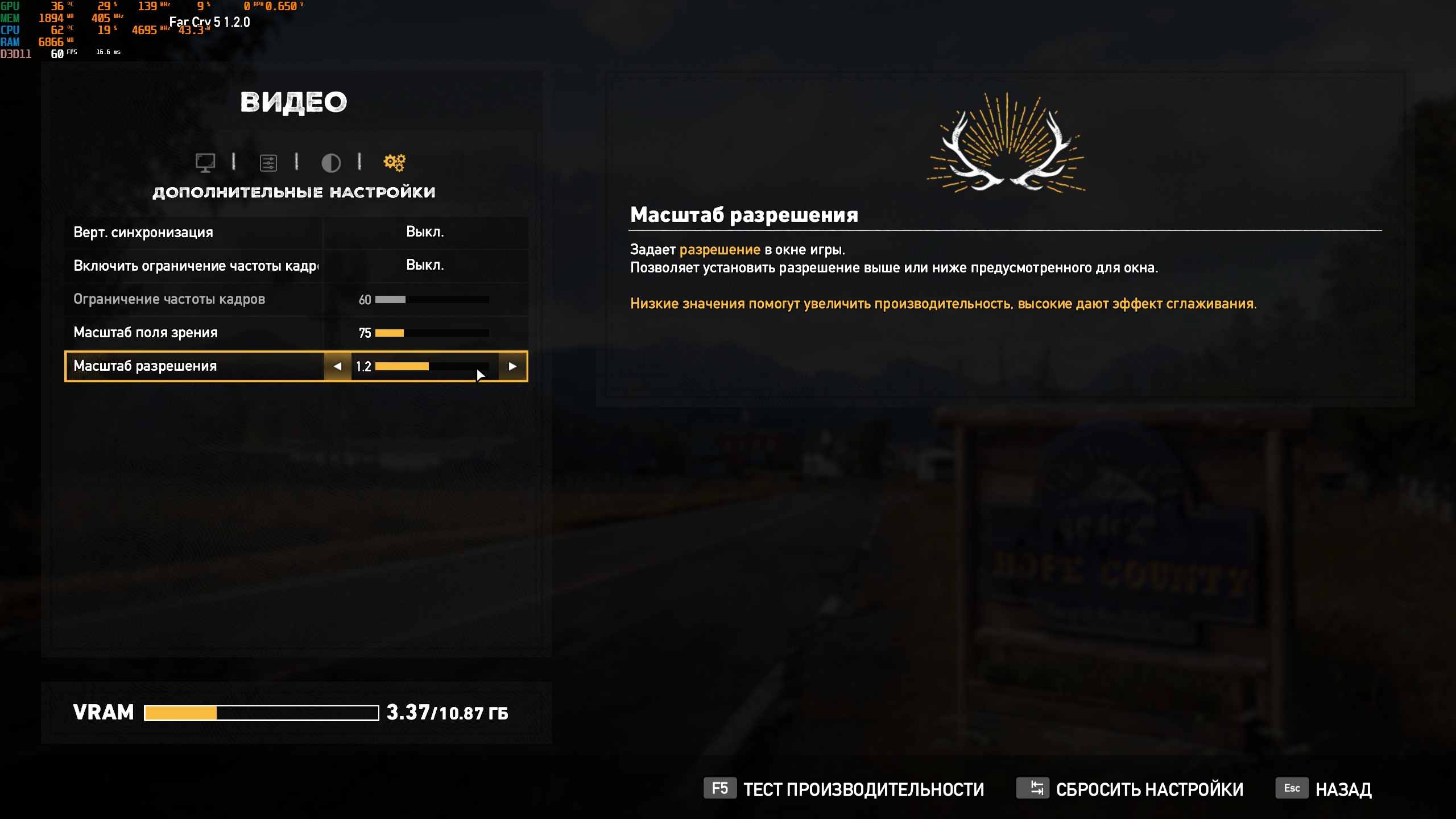This screenshot has width=1456, height=819.
Task: Switch to the monitor display tab
Action: pos(205,163)
